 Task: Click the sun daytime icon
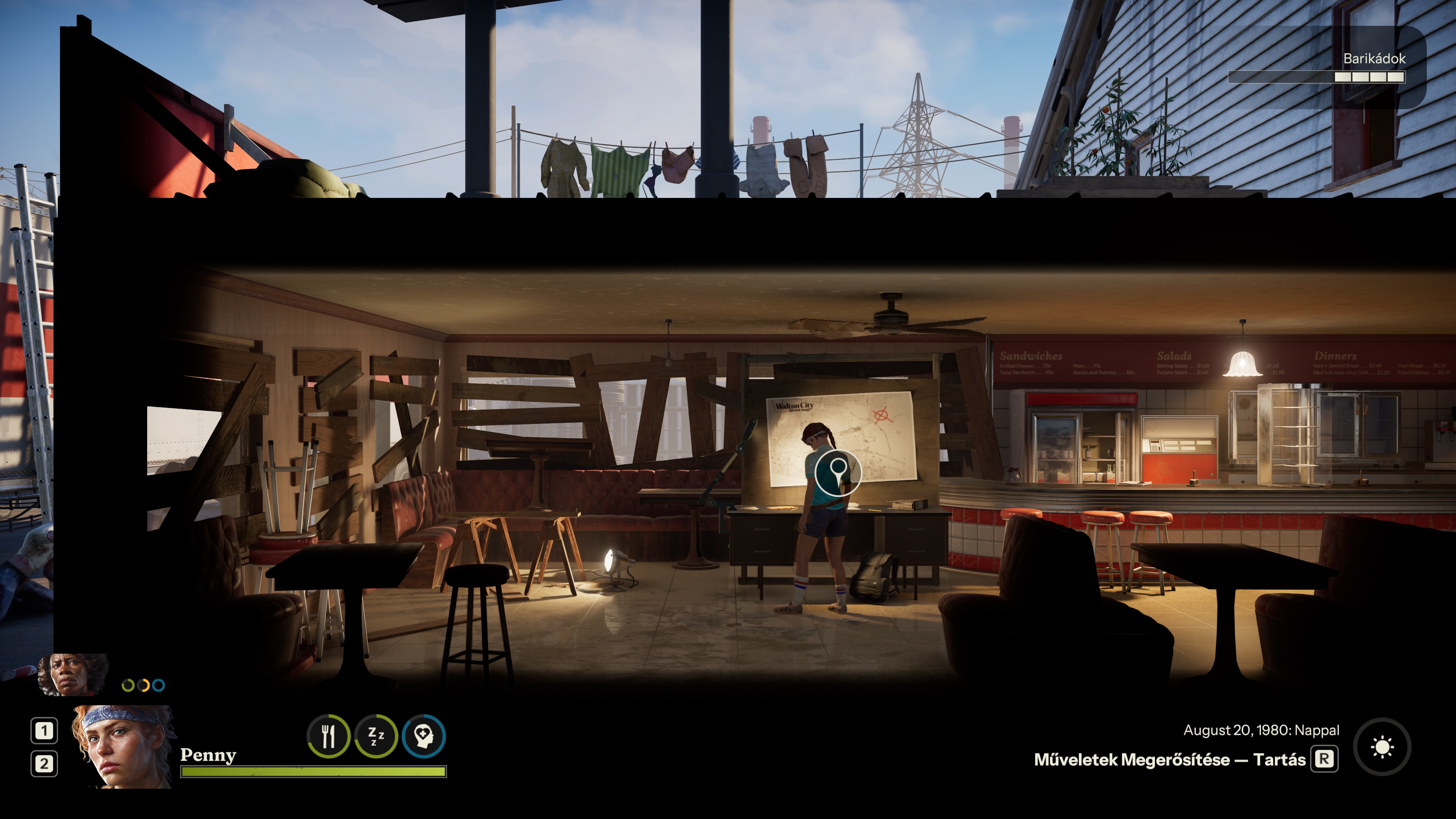1382,747
